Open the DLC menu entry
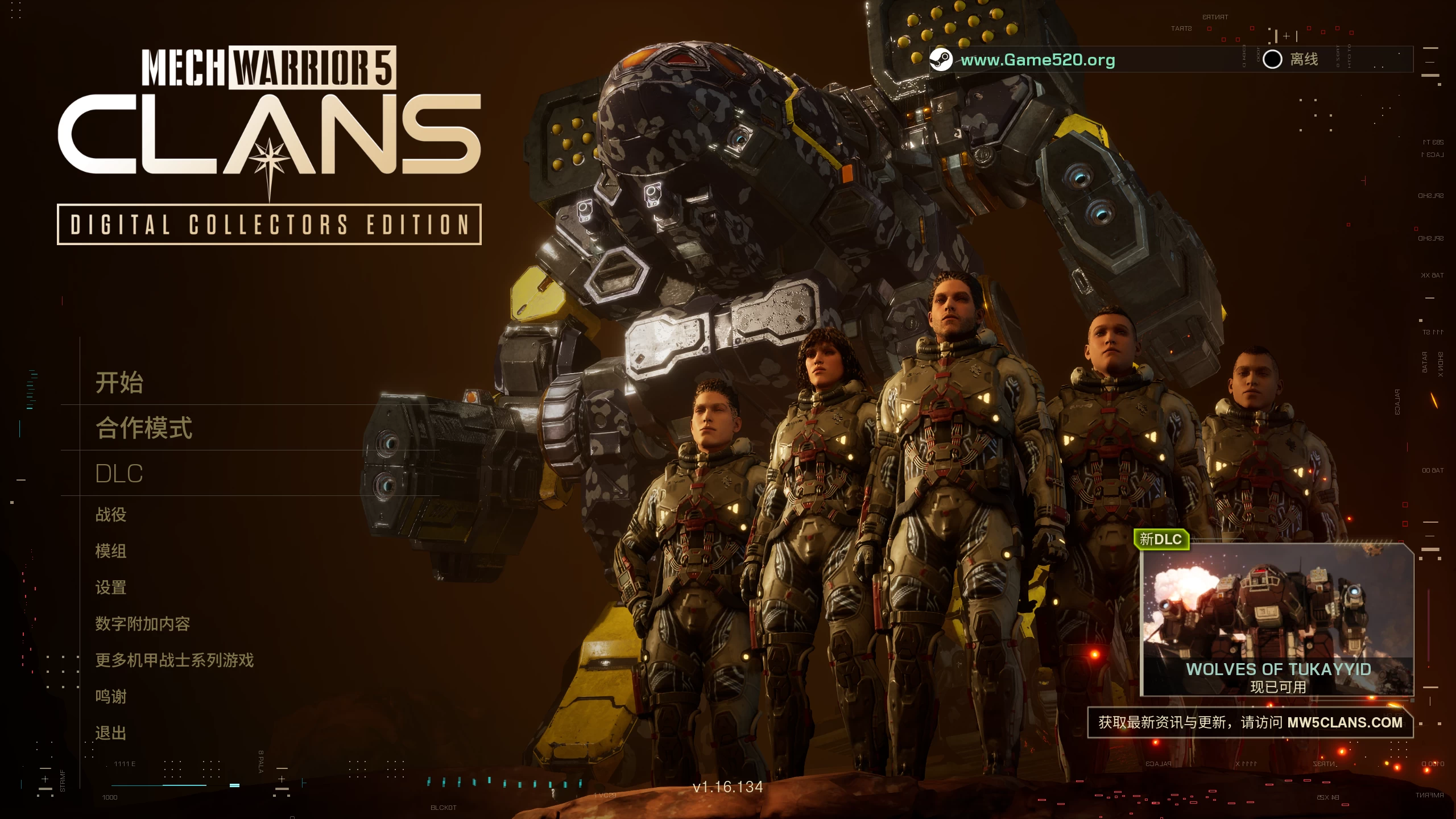The image size is (1456, 819). pyautogui.click(x=118, y=473)
